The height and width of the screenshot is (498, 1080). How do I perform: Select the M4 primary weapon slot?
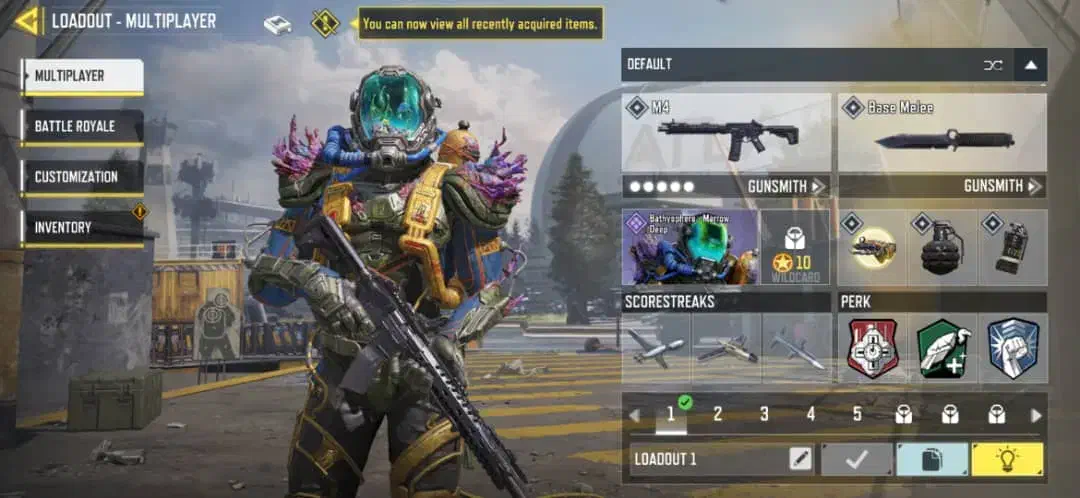coord(726,133)
